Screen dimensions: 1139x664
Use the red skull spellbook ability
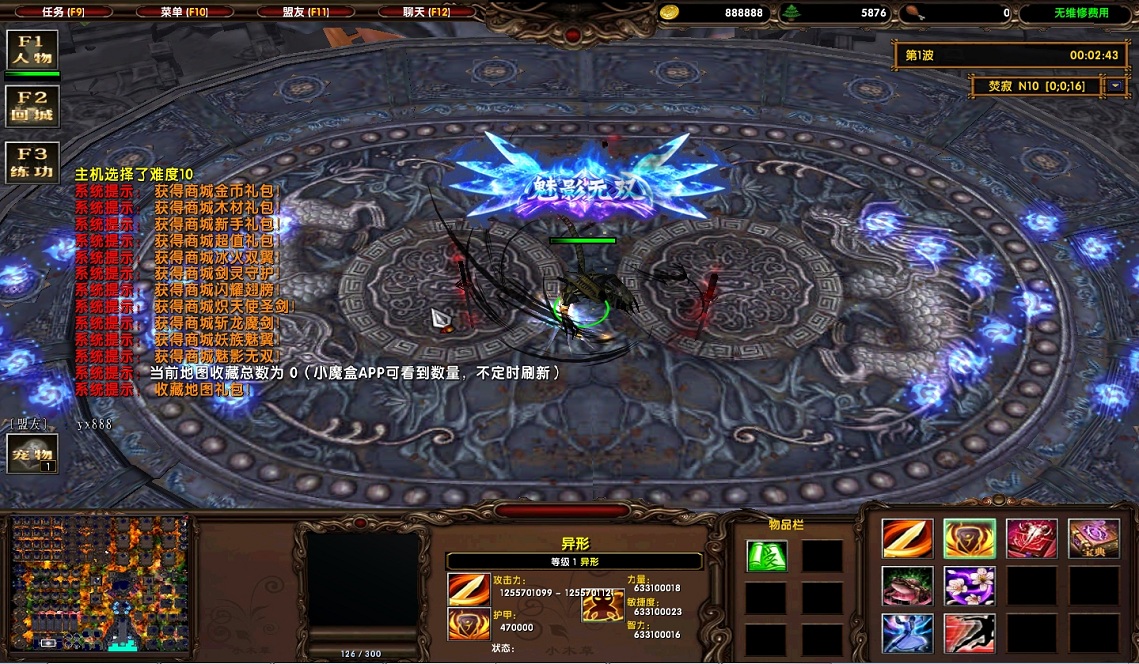click(1031, 539)
